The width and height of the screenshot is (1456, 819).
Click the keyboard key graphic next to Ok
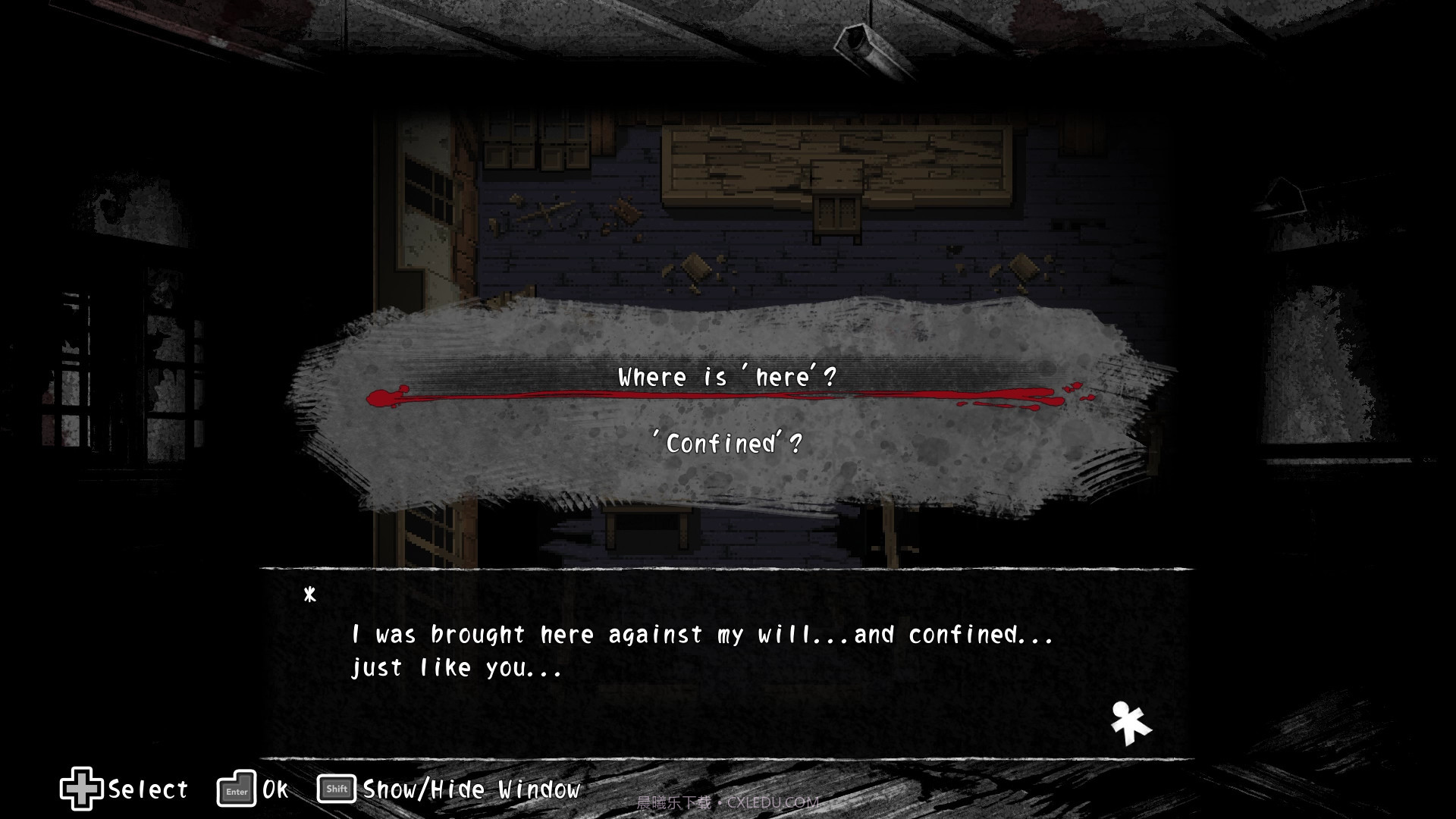click(236, 789)
